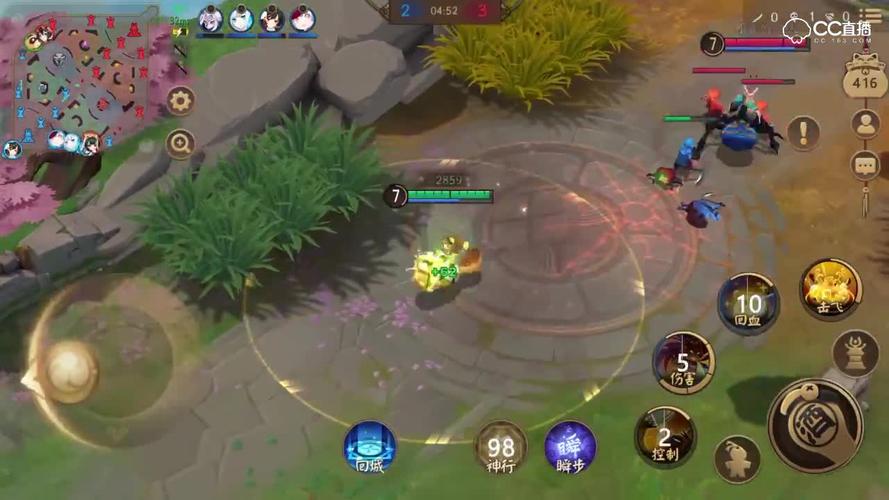The height and width of the screenshot is (500, 889).
Task: Cast the 击飞 knock-up ultimate
Action: pos(830,290)
